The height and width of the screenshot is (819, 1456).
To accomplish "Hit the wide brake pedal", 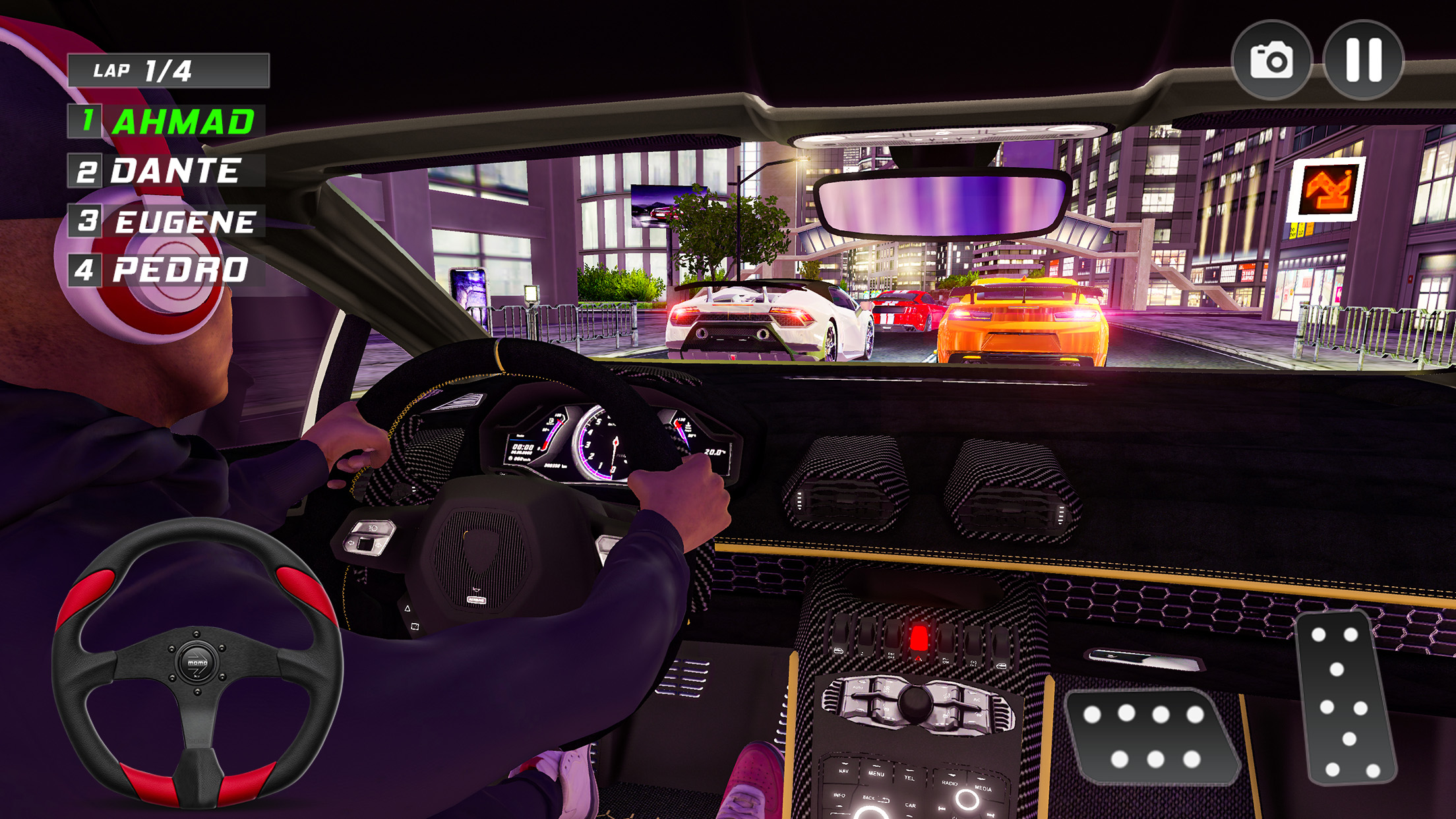I will 1149,735.
